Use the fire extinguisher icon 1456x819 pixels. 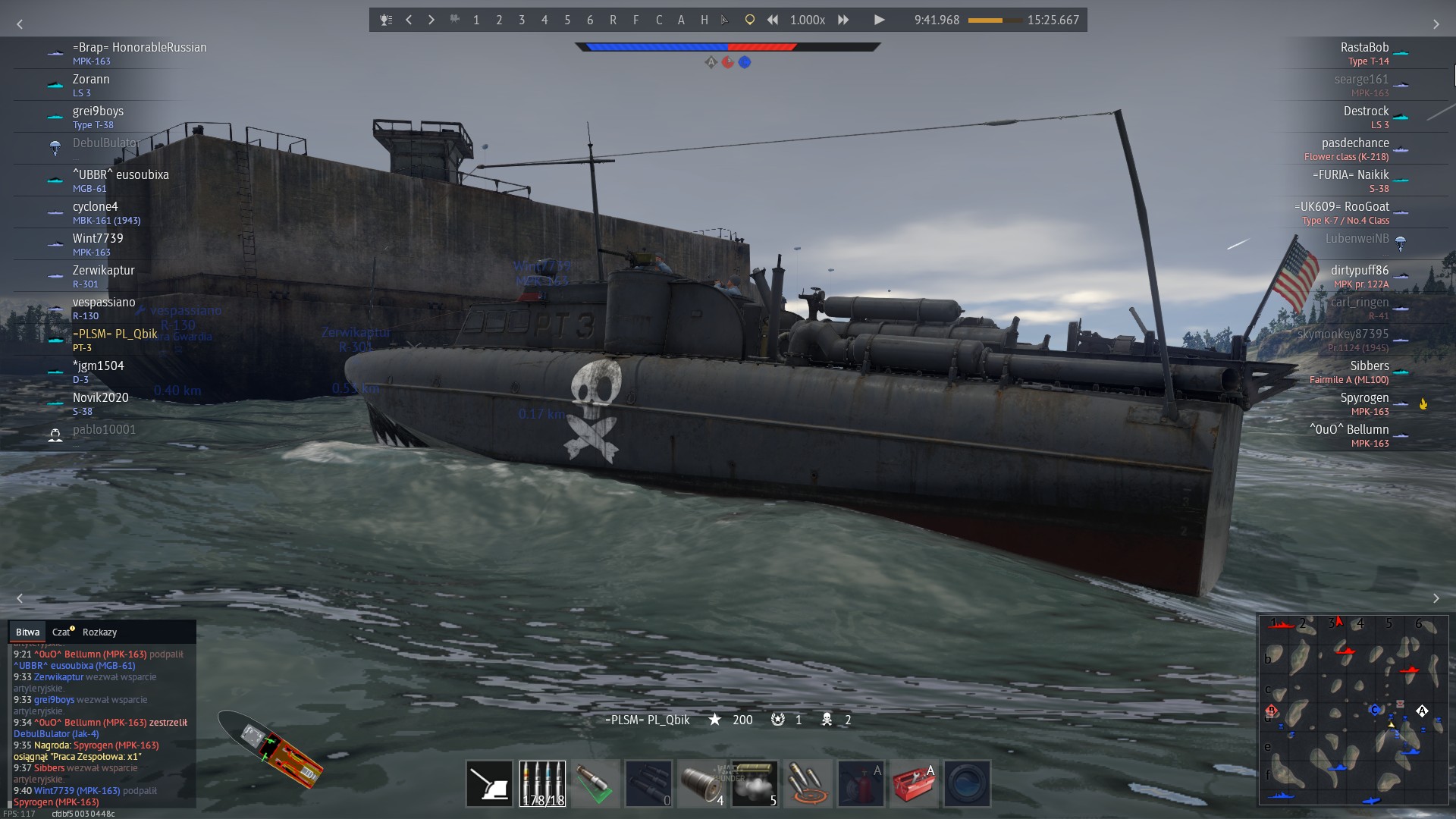pyautogui.click(x=861, y=783)
